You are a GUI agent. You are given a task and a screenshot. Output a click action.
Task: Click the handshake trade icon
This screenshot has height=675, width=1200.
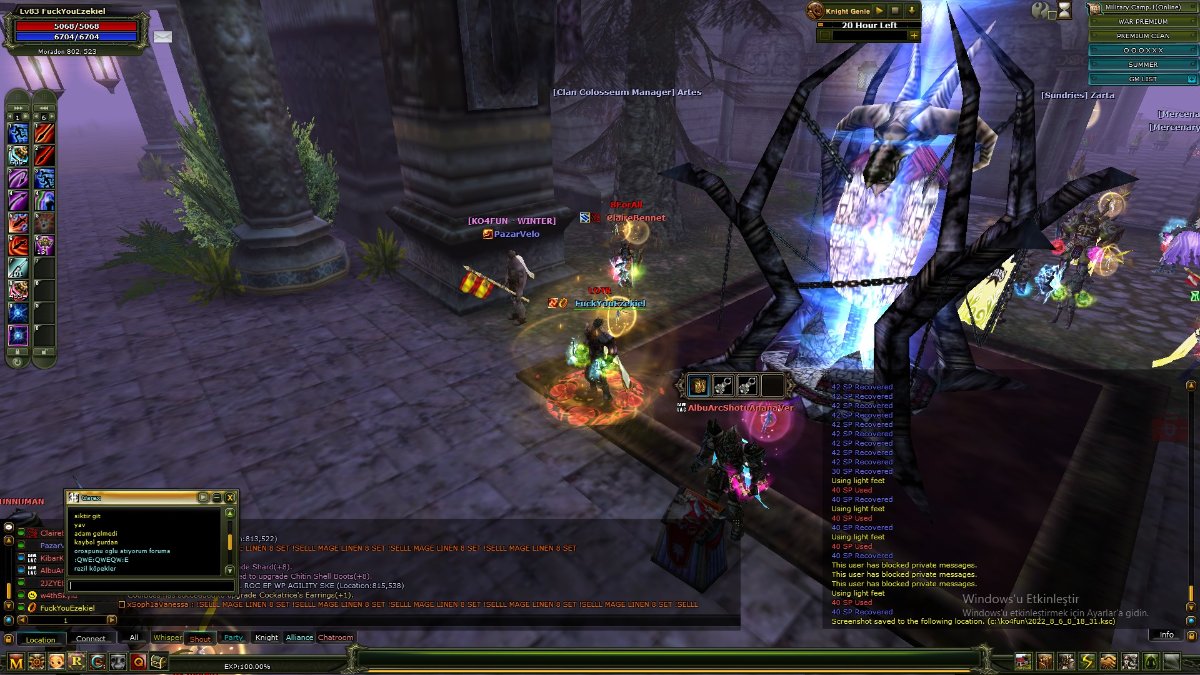click(1108, 661)
